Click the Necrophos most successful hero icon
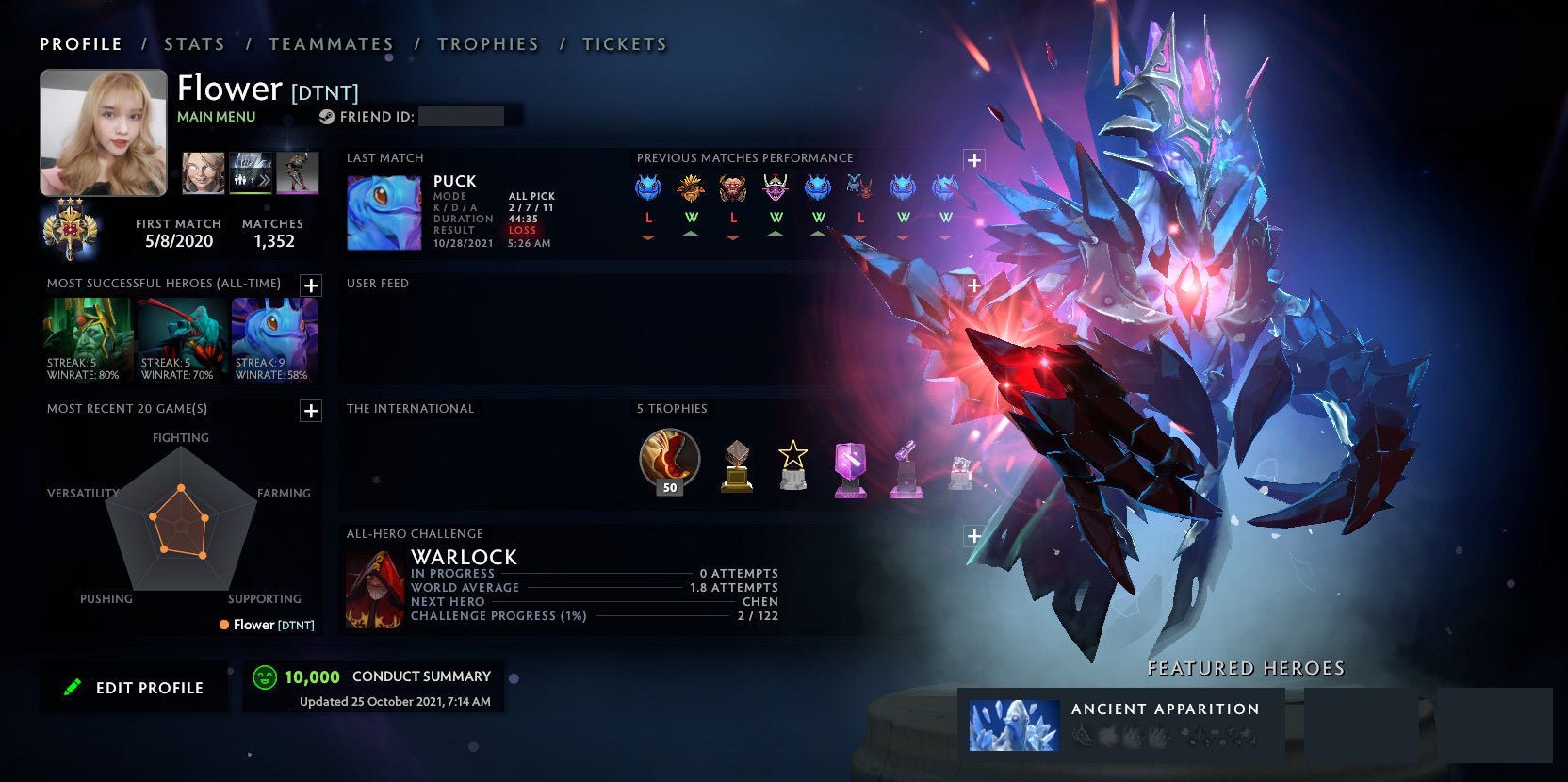 (x=88, y=336)
